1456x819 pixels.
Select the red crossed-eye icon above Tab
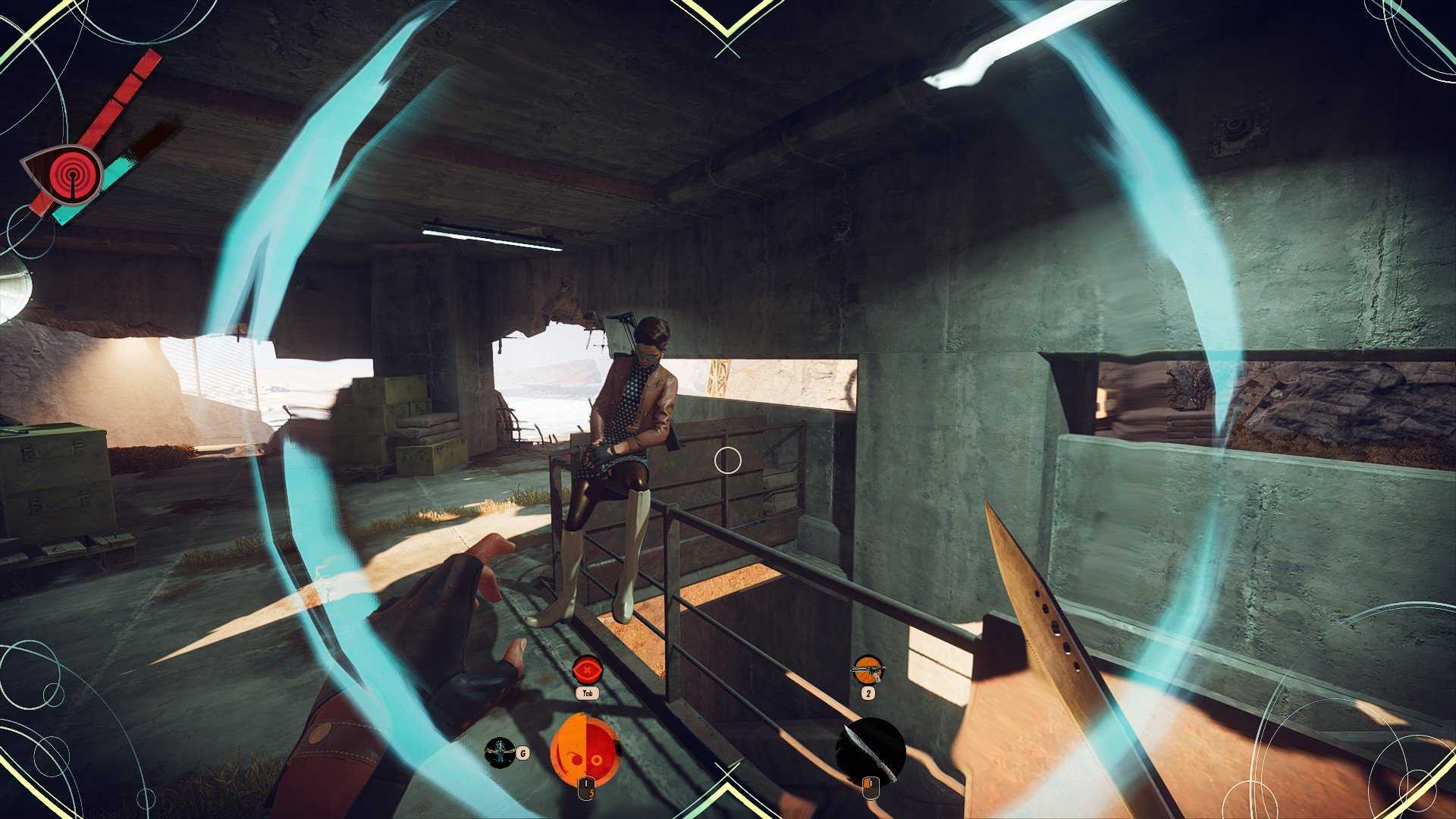coord(586,671)
